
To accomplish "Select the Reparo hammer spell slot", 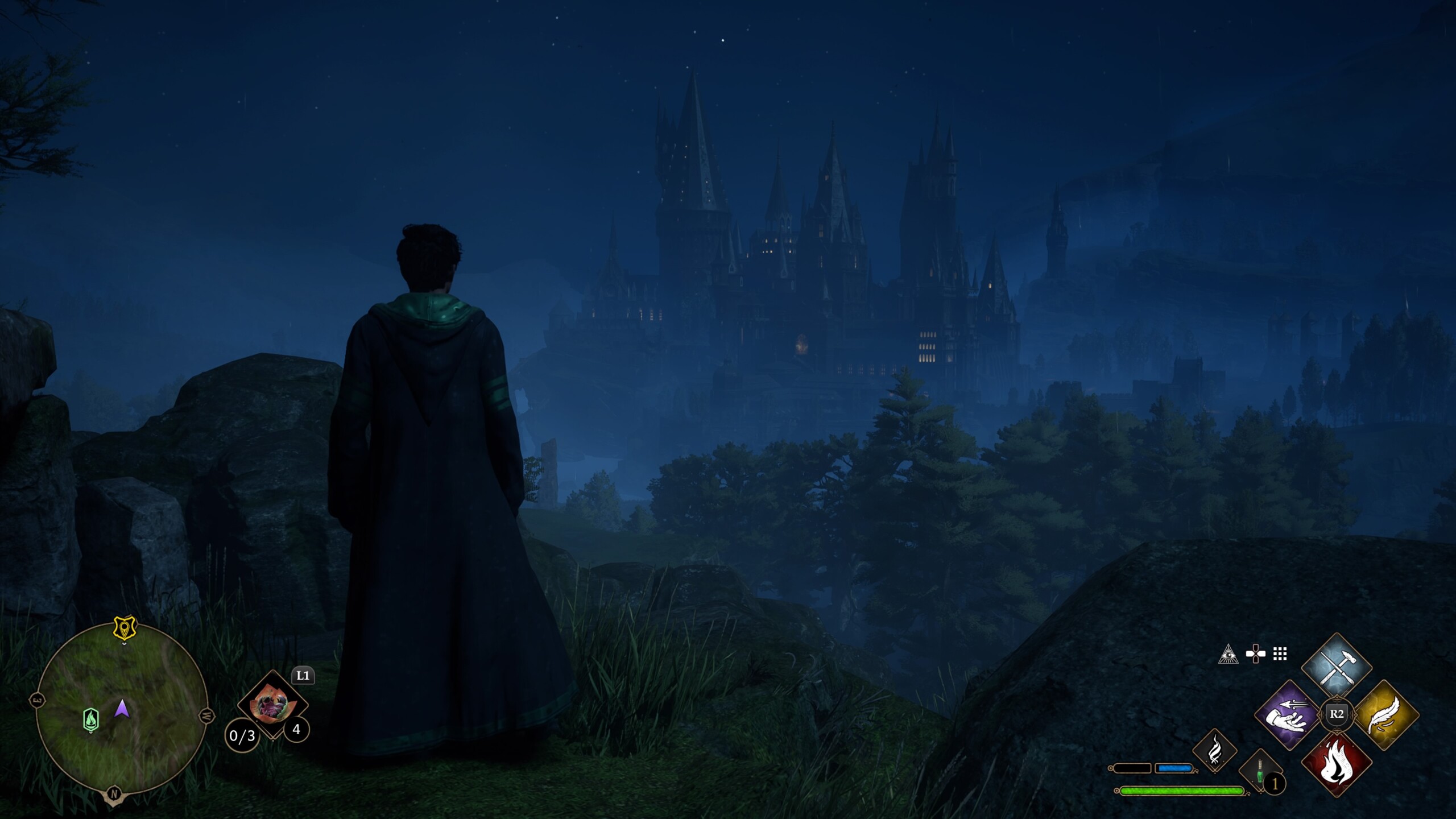I will pos(1336,665).
